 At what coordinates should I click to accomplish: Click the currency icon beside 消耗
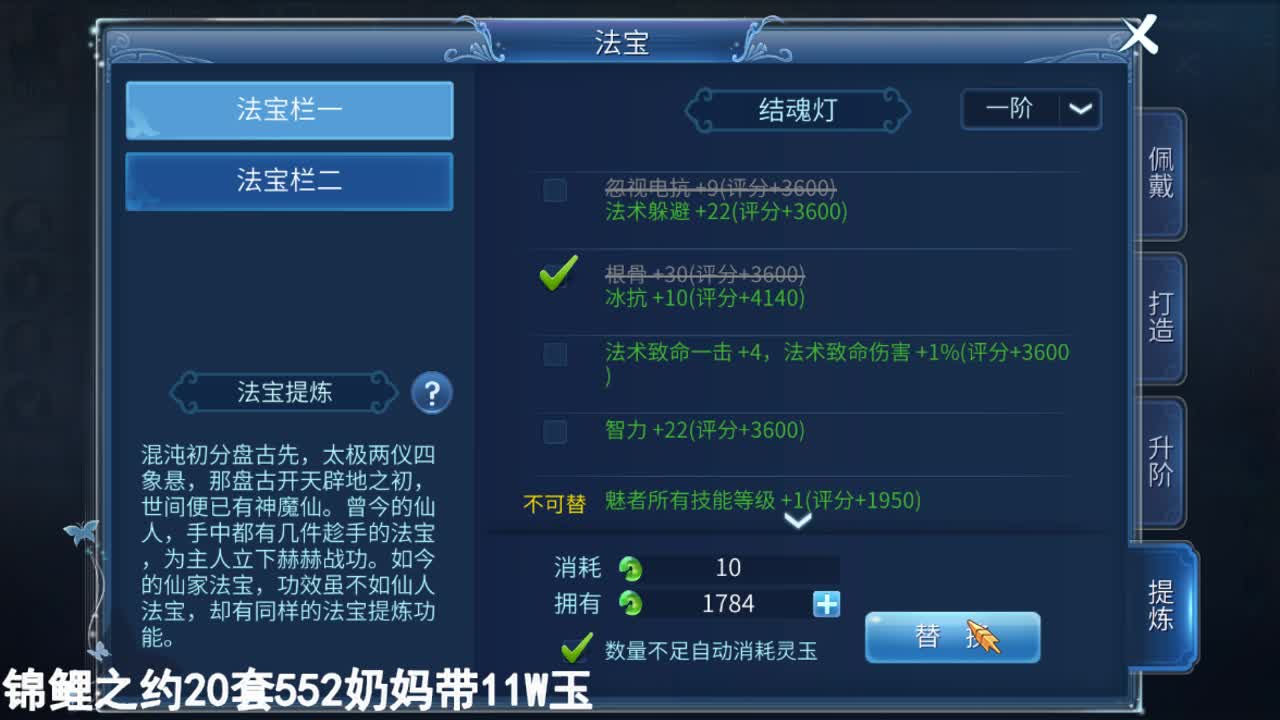(629, 568)
